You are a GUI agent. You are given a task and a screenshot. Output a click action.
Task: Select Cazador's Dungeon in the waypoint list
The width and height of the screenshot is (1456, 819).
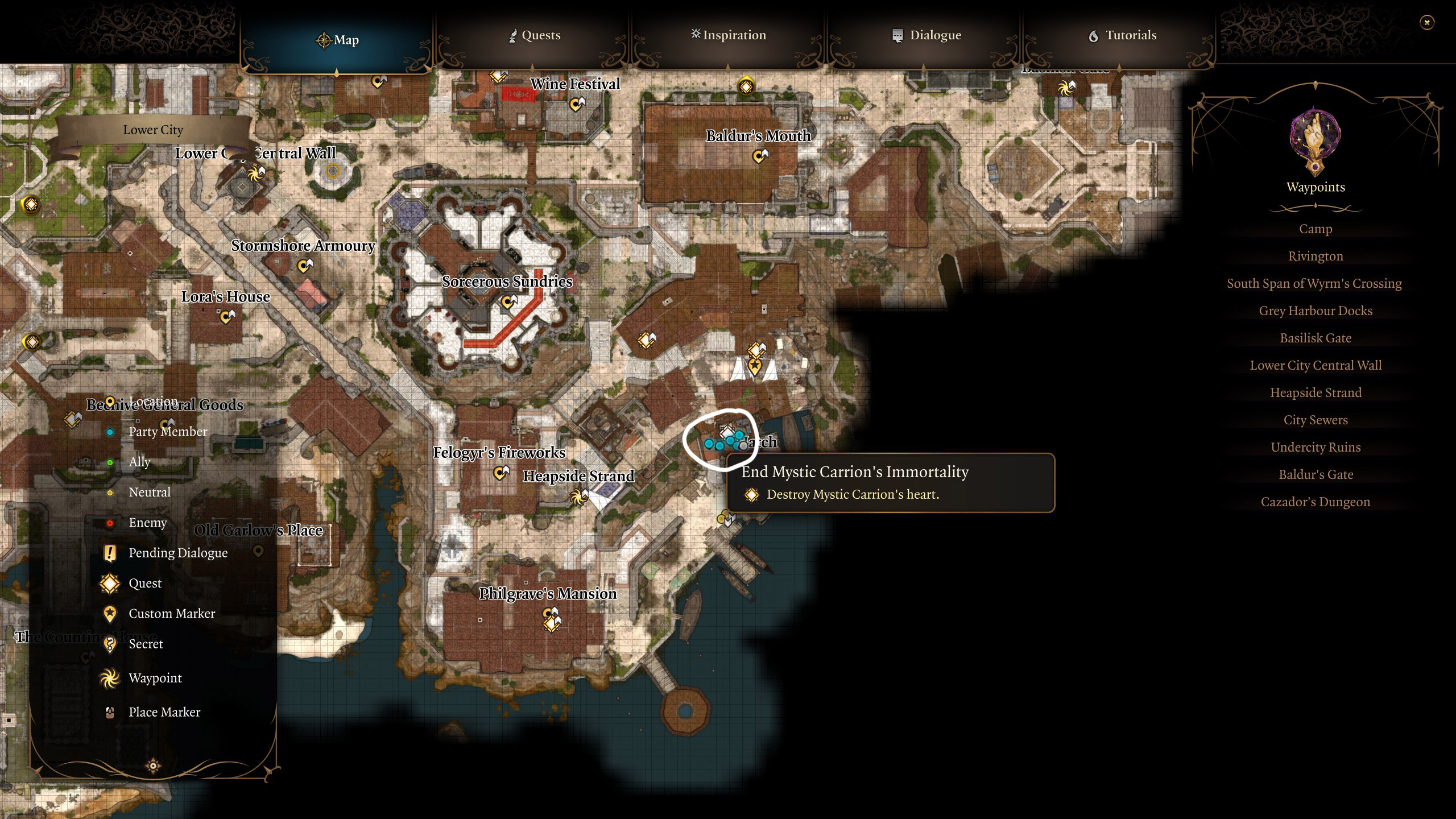(x=1314, y=502)
